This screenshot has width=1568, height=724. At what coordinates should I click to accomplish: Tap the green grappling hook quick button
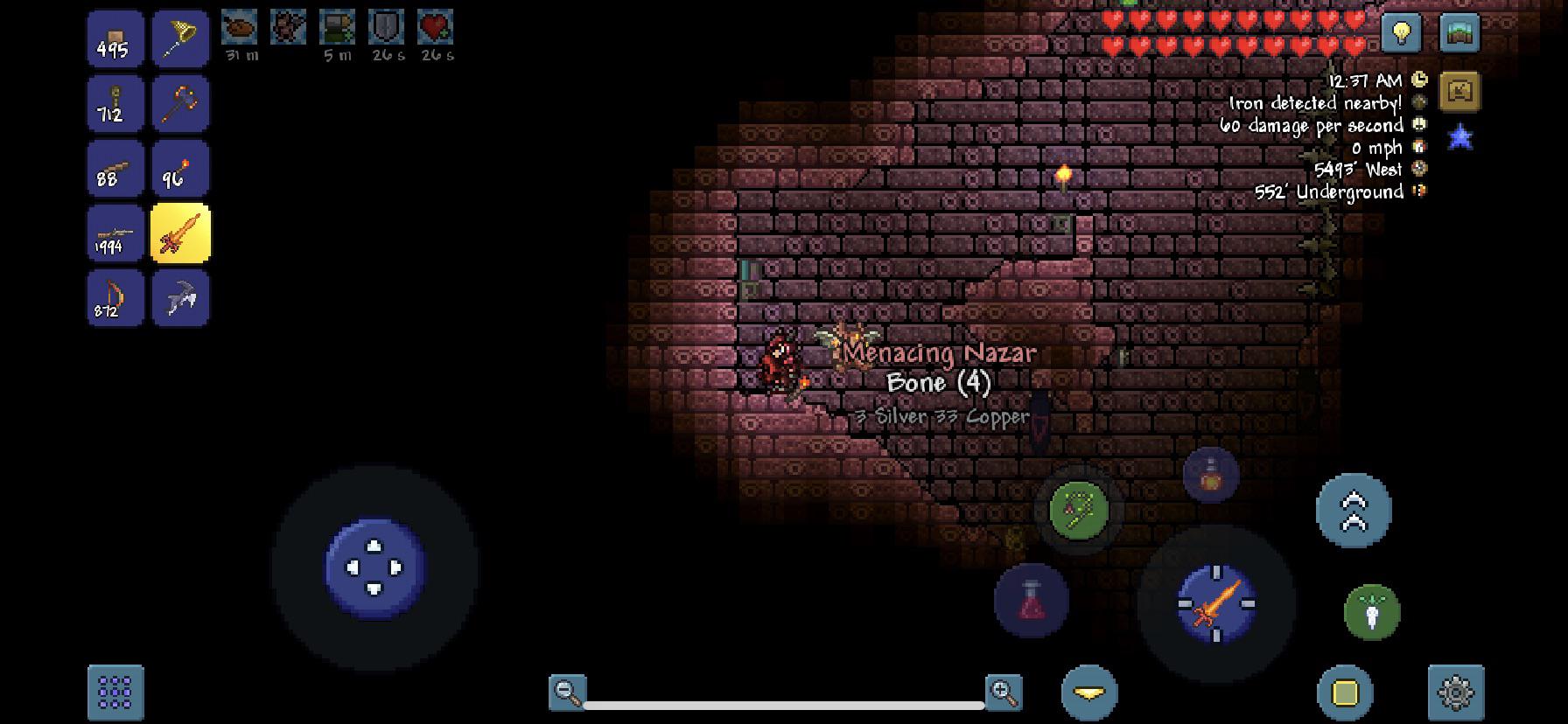coord(1076,510)
